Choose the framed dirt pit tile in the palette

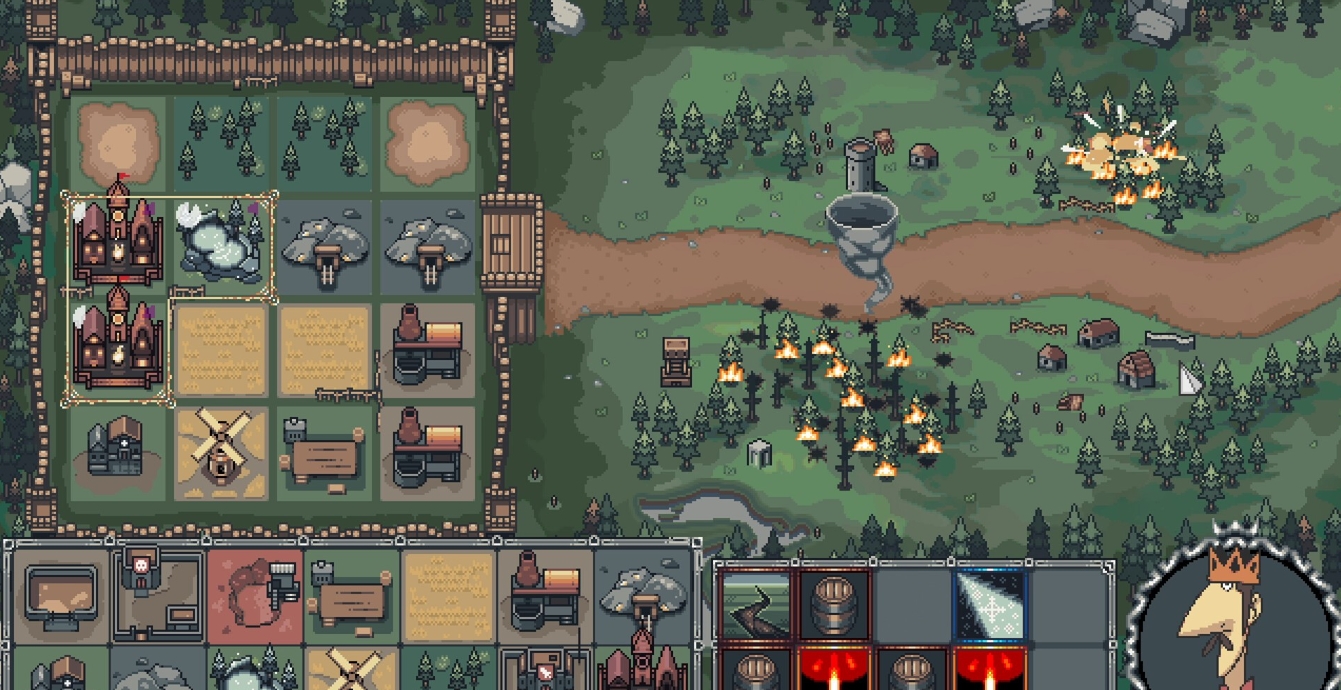60,592
